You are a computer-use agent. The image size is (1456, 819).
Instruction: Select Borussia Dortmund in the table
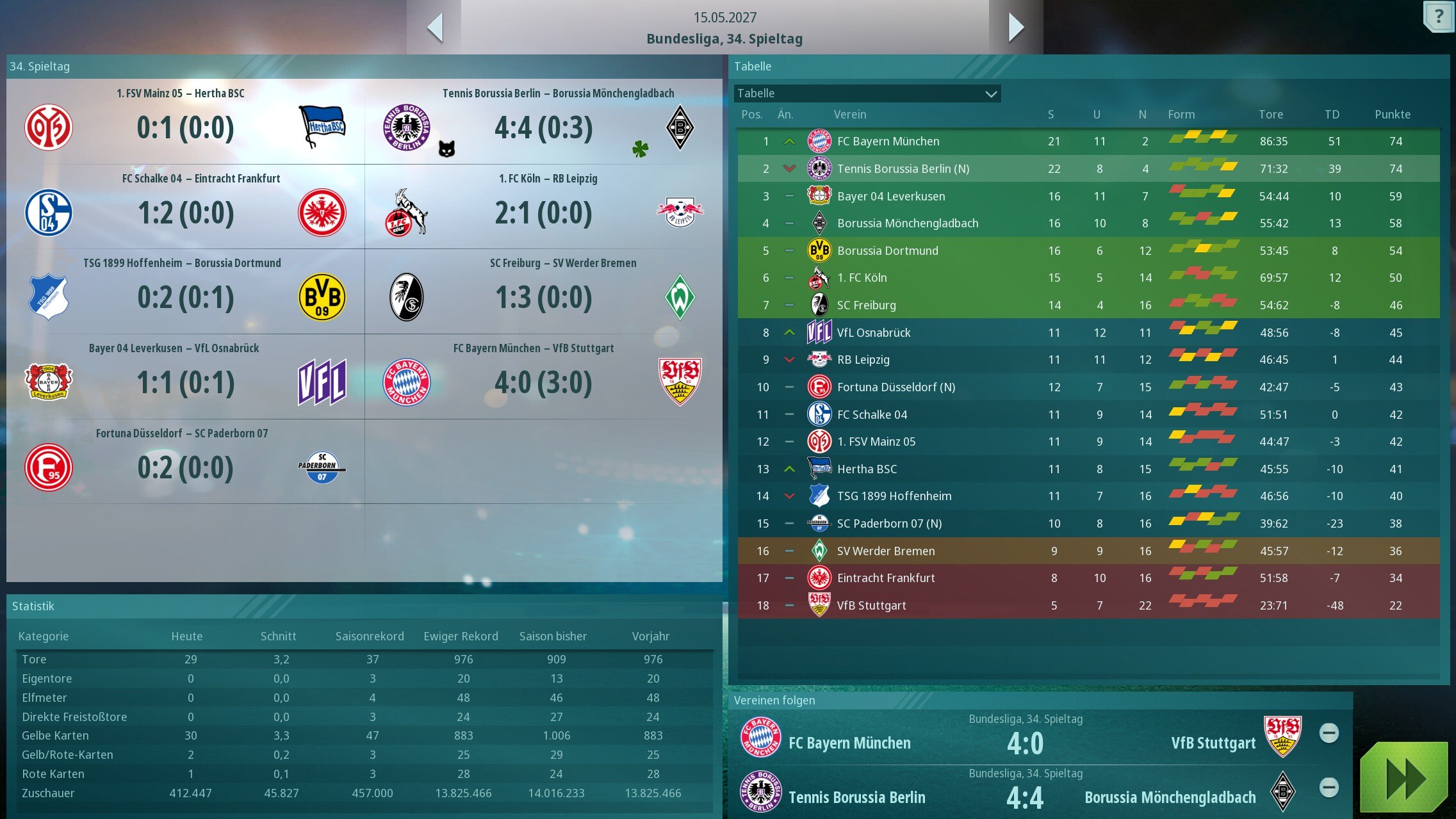pos(887,251)
